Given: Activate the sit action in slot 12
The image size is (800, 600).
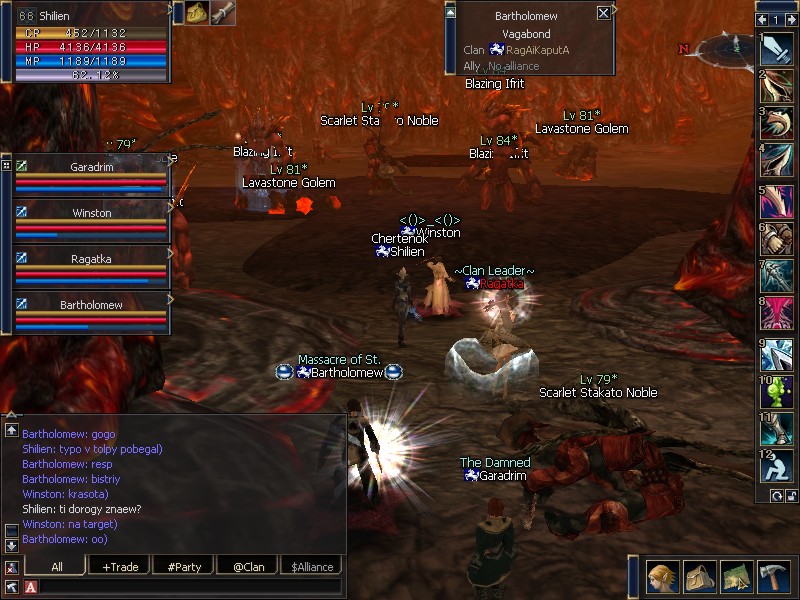Looking at the screenshot, I should click(777, 467).
